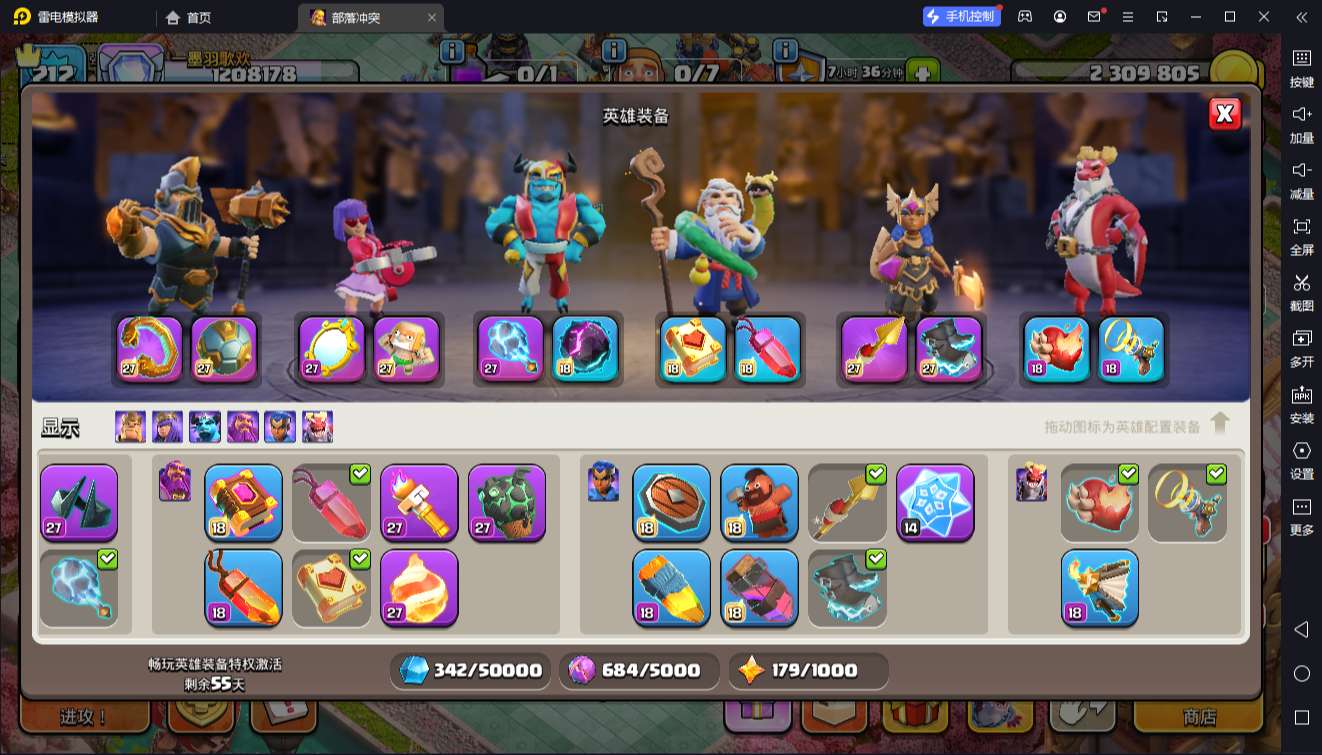This screenshot has height=755, width=1322.
Task: Switch to the emulator home tab
Action: [189, 17]
